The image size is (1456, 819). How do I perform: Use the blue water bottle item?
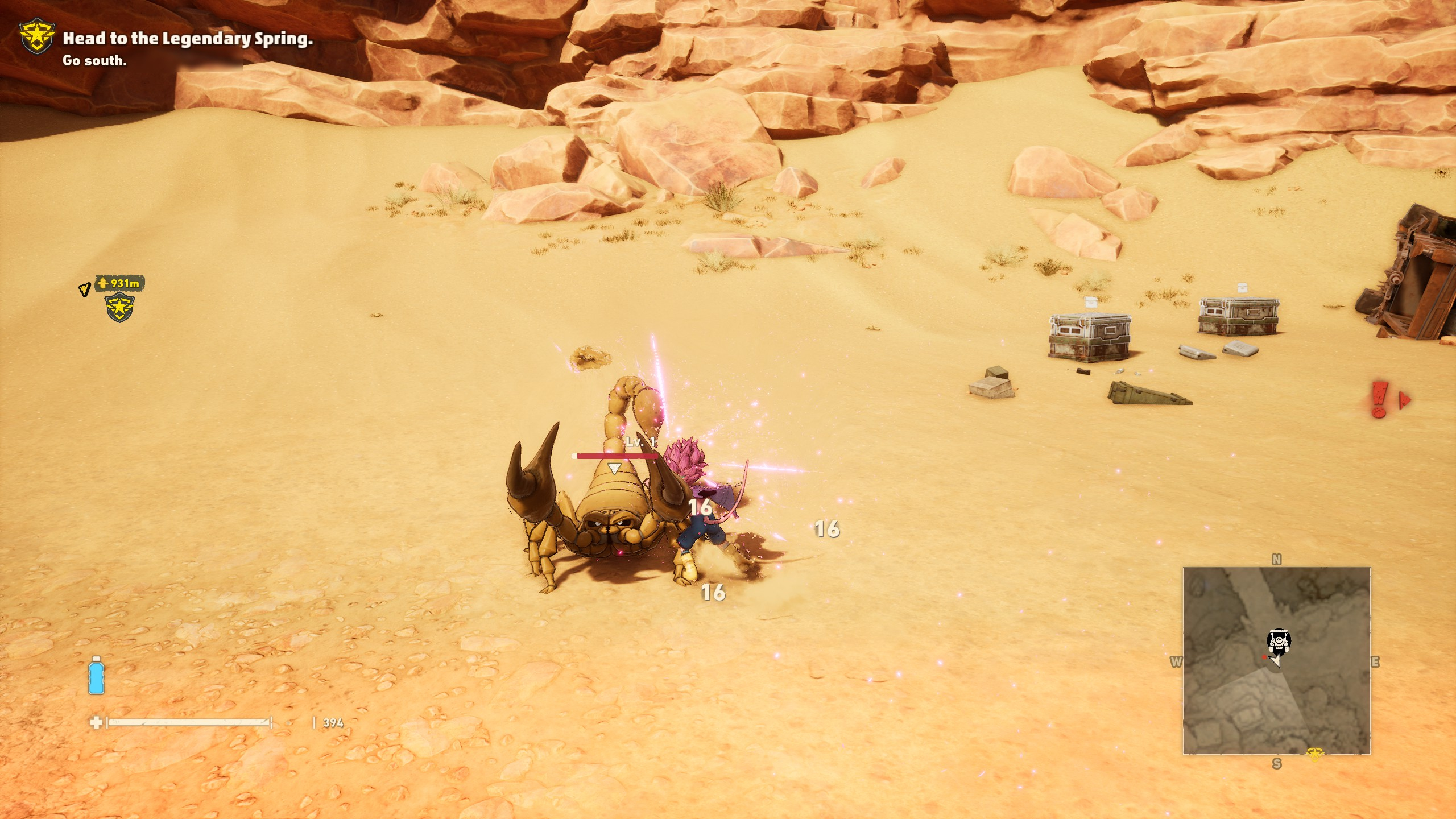click(96, 676)
